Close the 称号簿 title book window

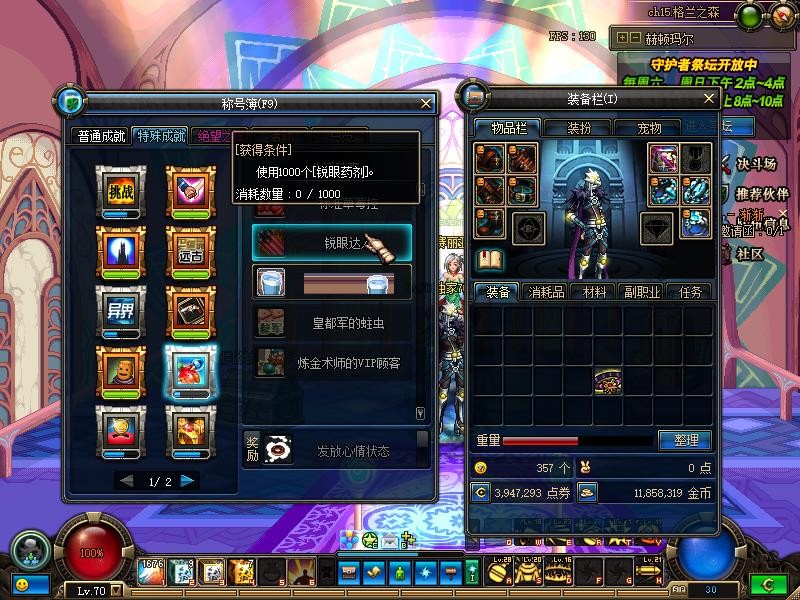coord(427,102)
